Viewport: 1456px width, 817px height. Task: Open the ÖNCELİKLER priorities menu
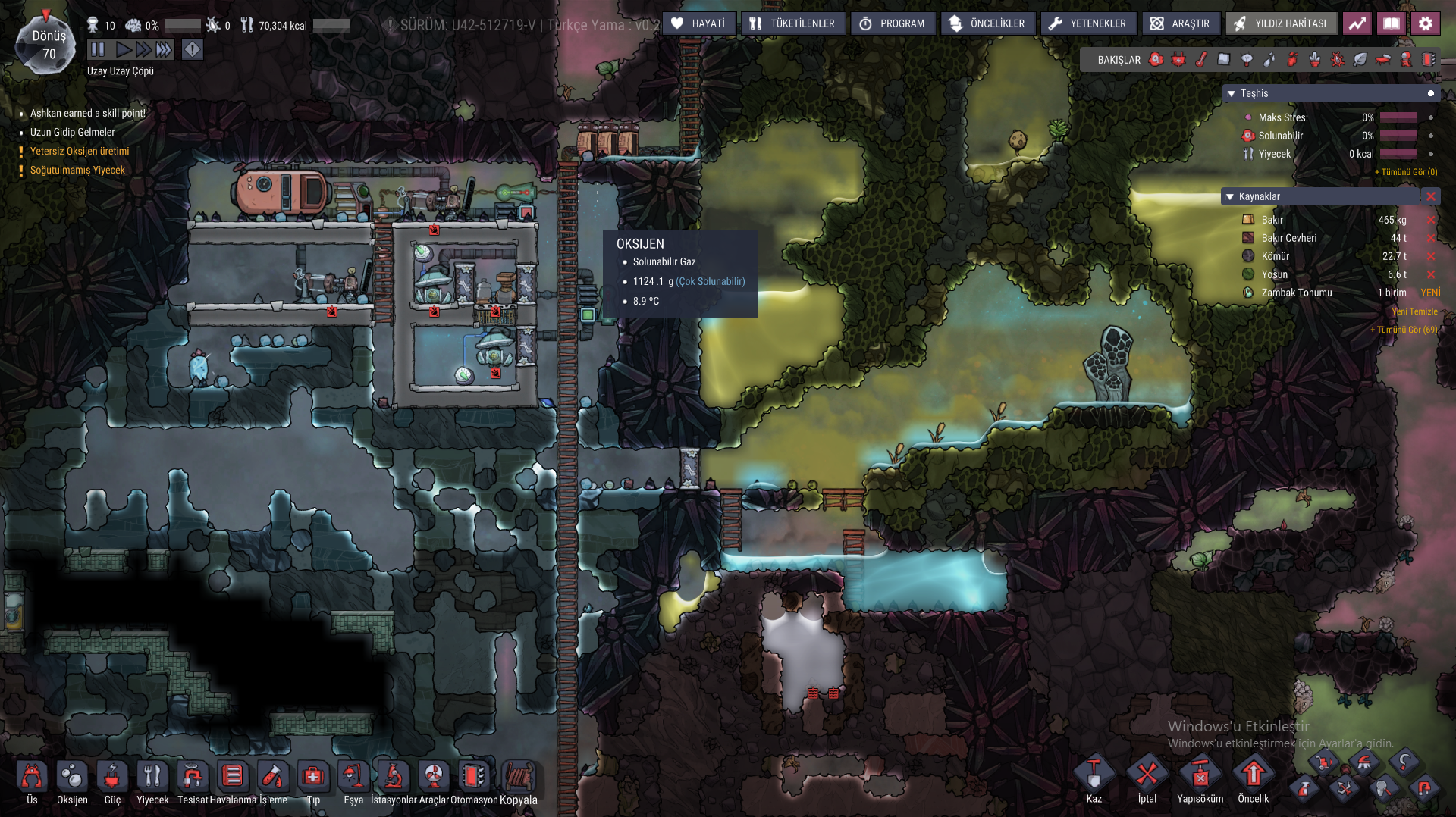pyautogui.click(x=987, y=23)
